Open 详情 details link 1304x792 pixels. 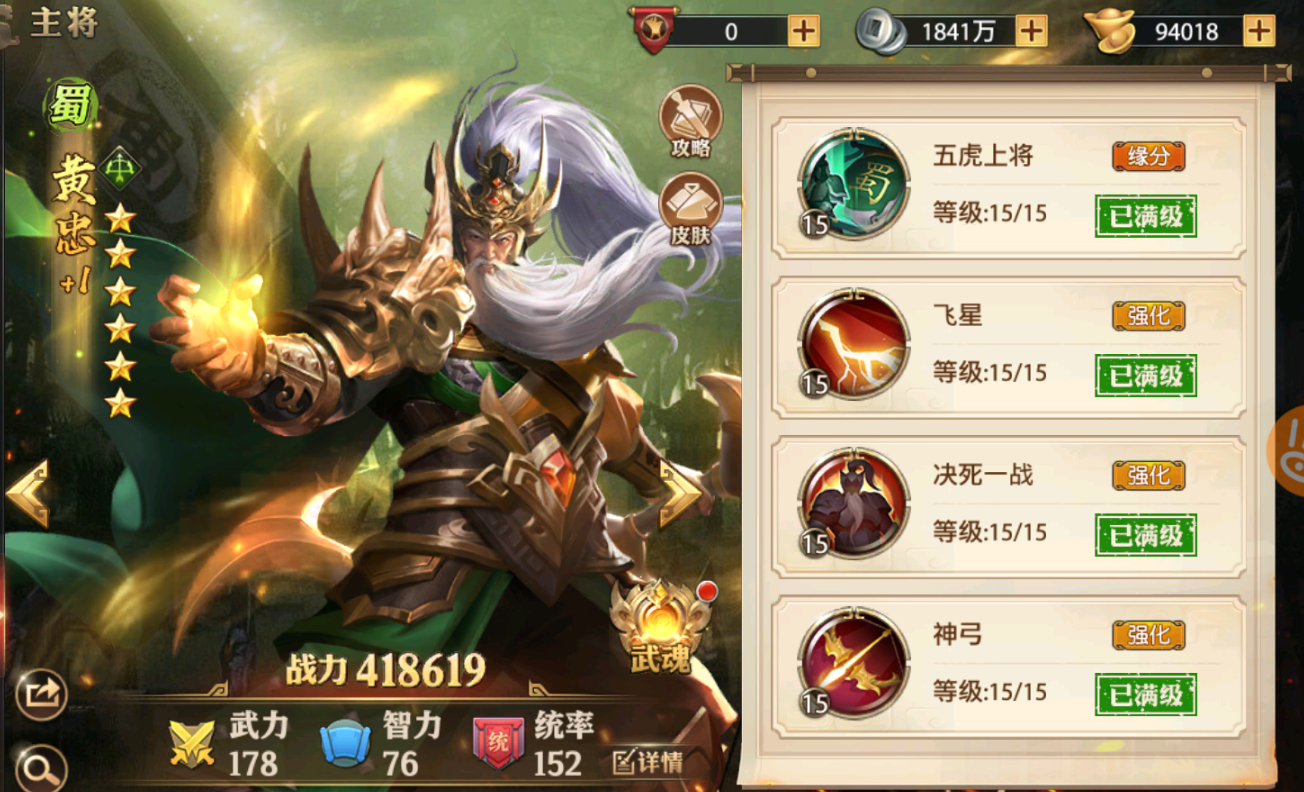pyautogui.click(x=647, y=763)
